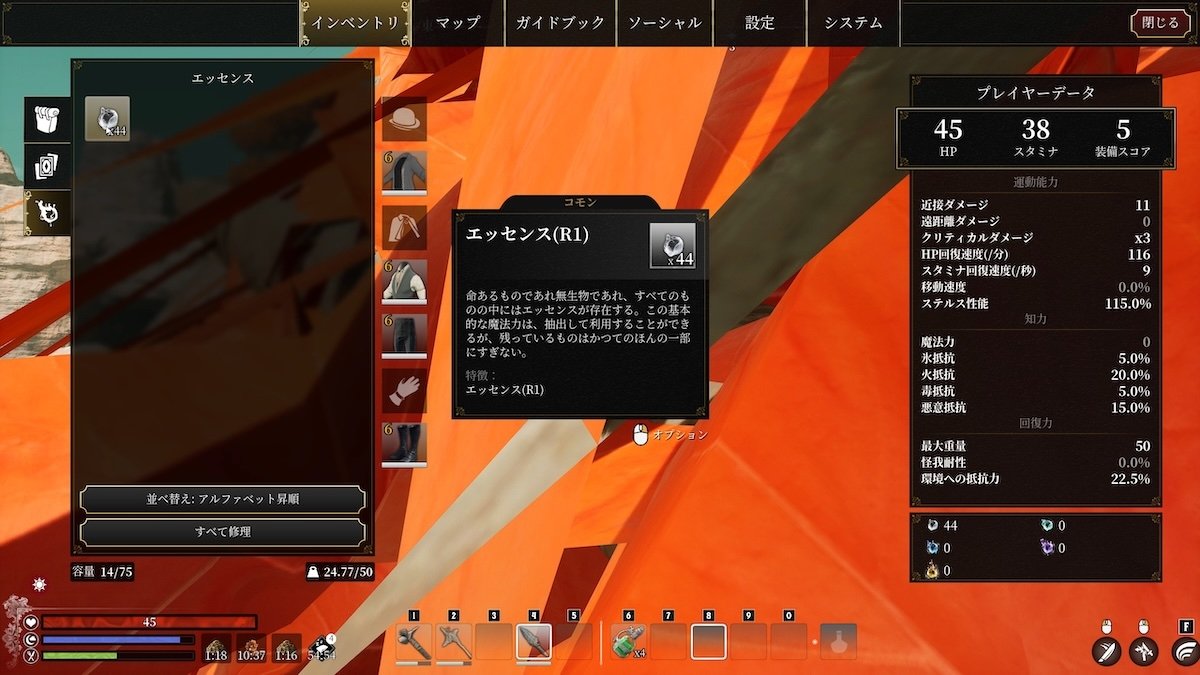Select the essence x44 item slot

(x=107, y=118)
